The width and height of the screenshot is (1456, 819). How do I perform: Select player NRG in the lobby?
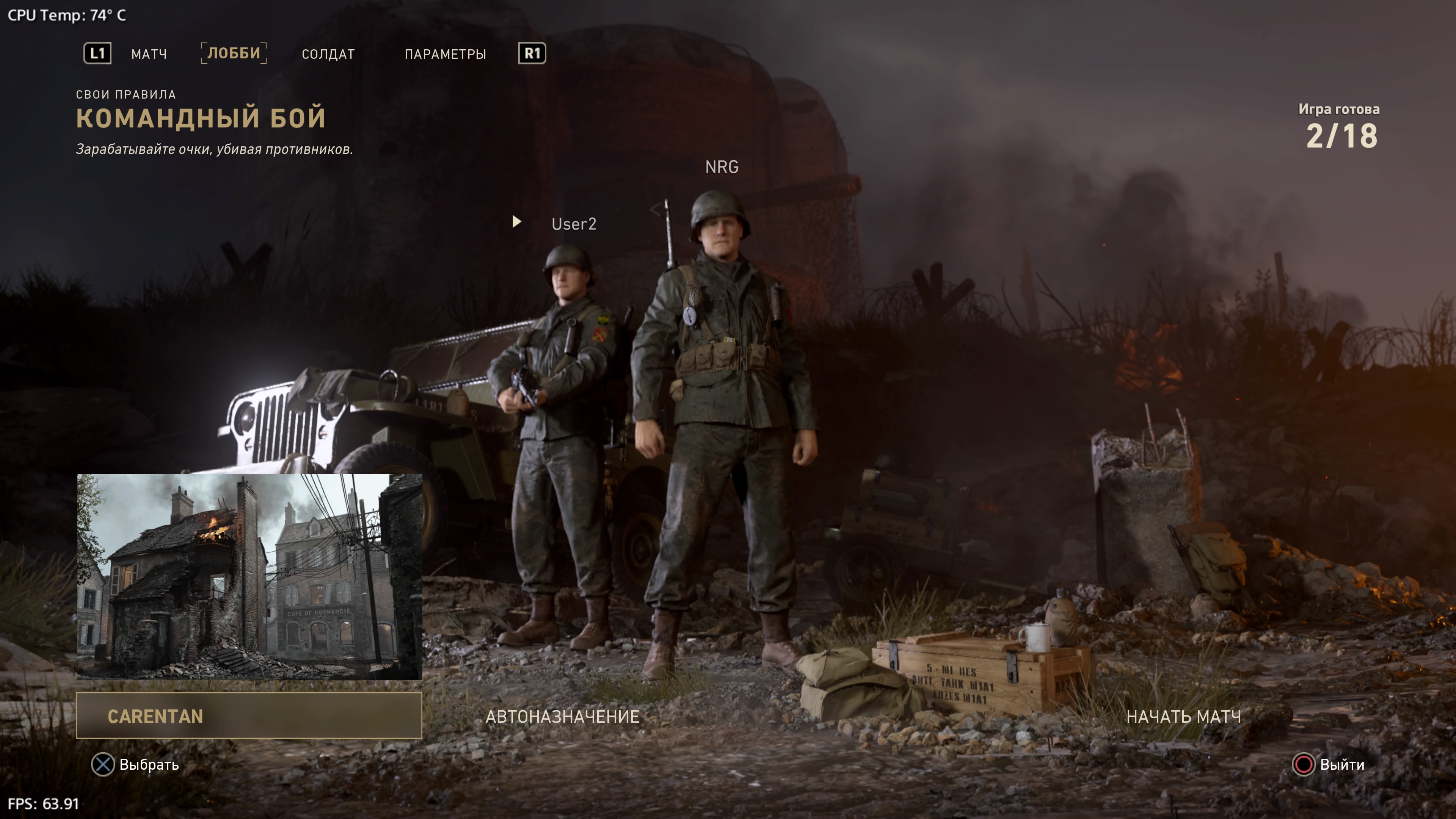tap(721, 167)
